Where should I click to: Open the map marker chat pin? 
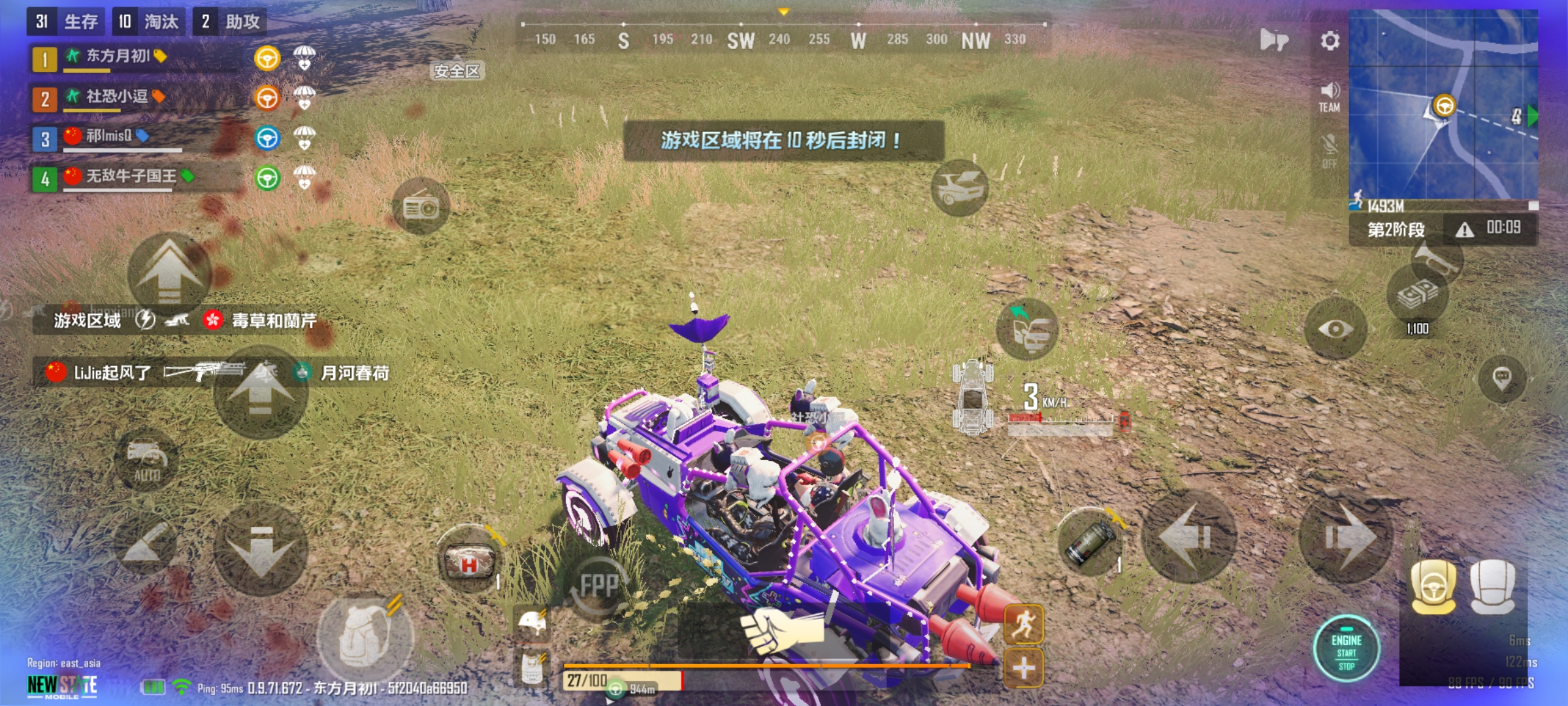click(x=1501, y=378)
